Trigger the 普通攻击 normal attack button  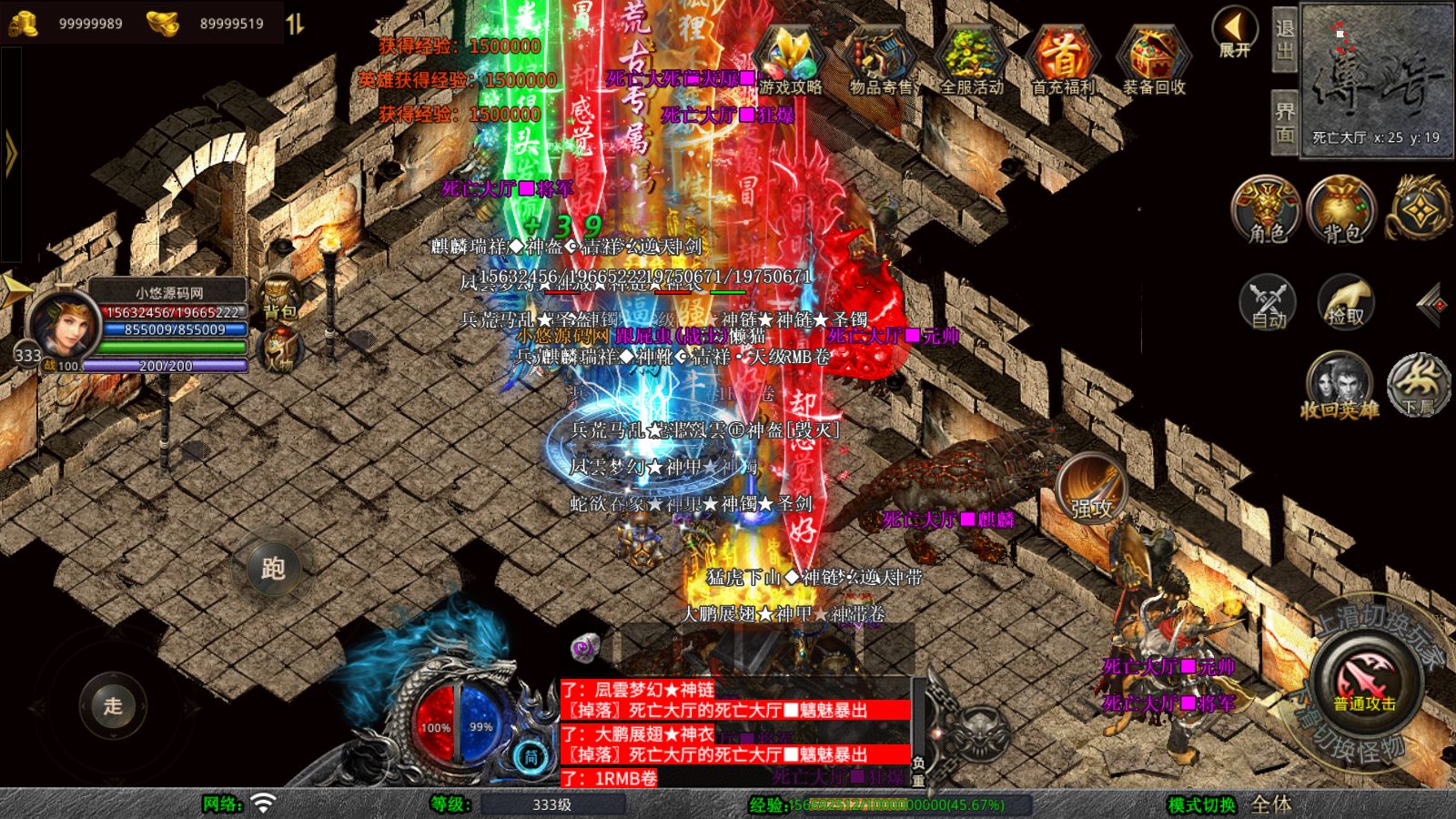pyautogui.click(x=1364, y=682)
